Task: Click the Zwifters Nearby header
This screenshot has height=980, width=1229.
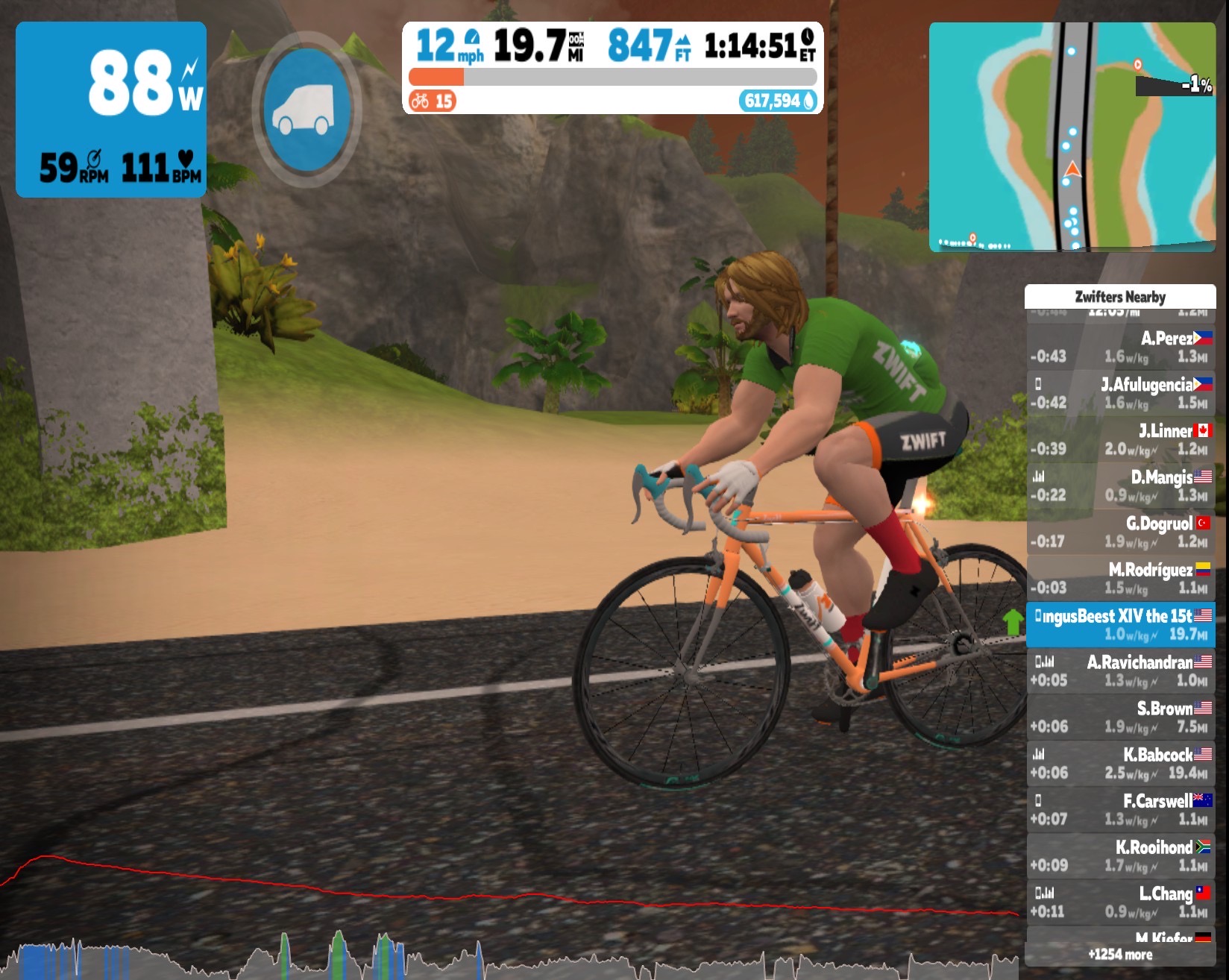Action: pos(1120,297)
